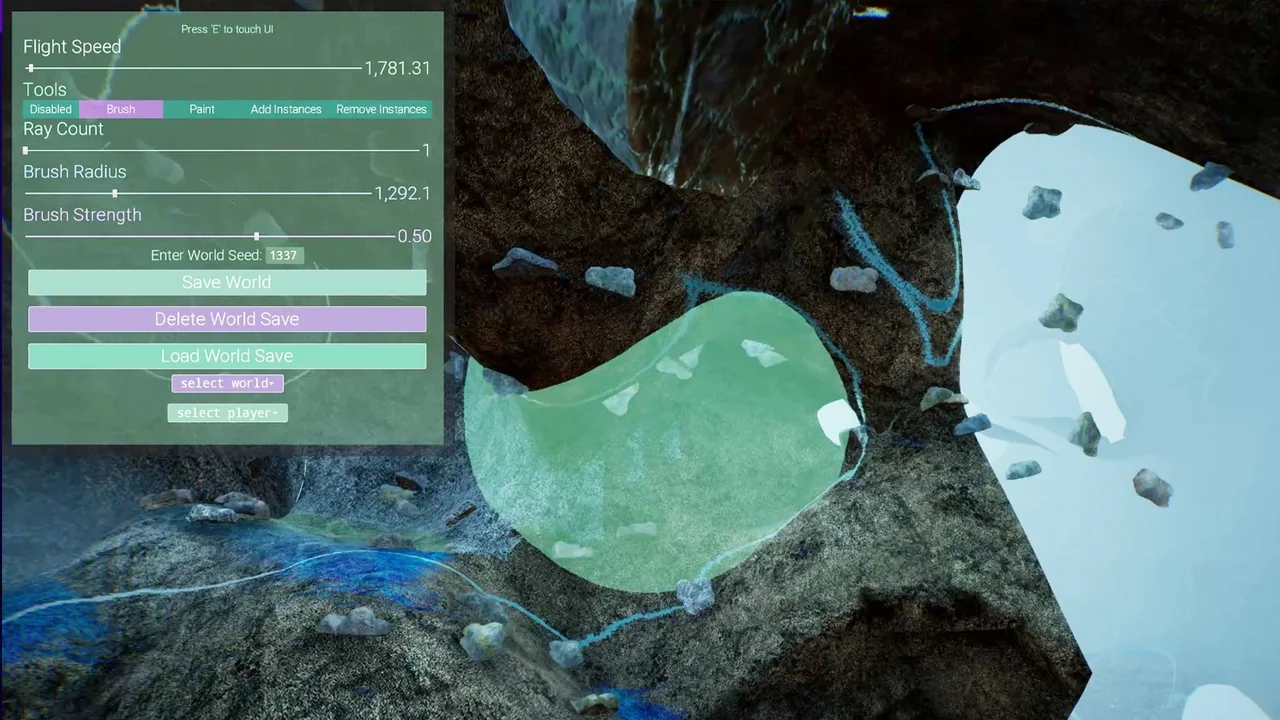
Task: Select the Disabled tool option
Action: pos(51,109)
